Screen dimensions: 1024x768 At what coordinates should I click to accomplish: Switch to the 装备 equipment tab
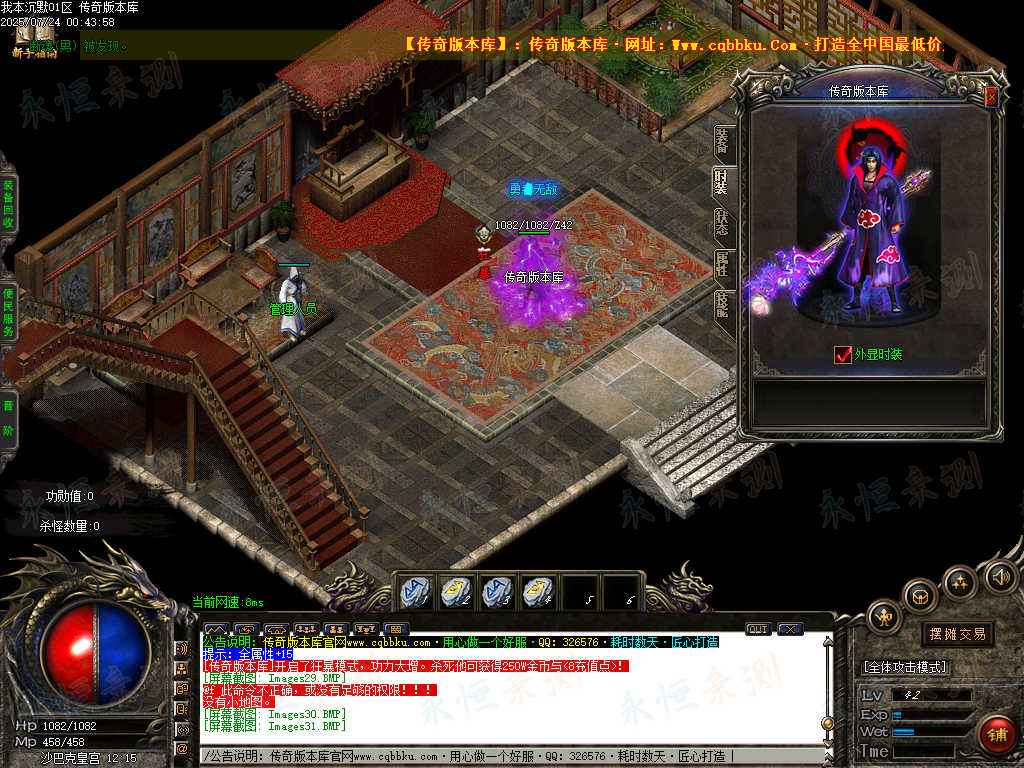(x=722, y=143)
